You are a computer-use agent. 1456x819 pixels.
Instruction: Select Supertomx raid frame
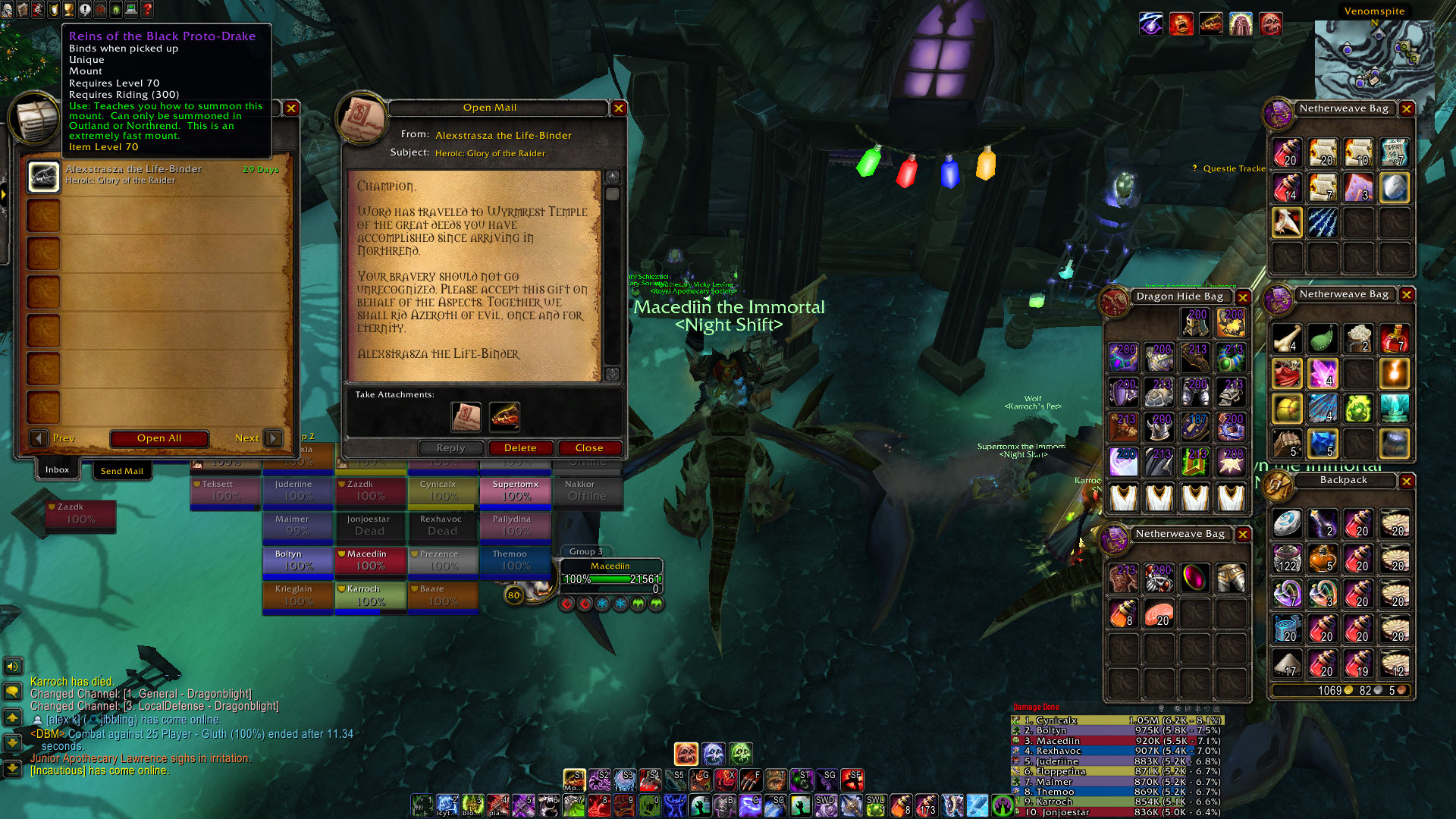click(x=516, y=491)
